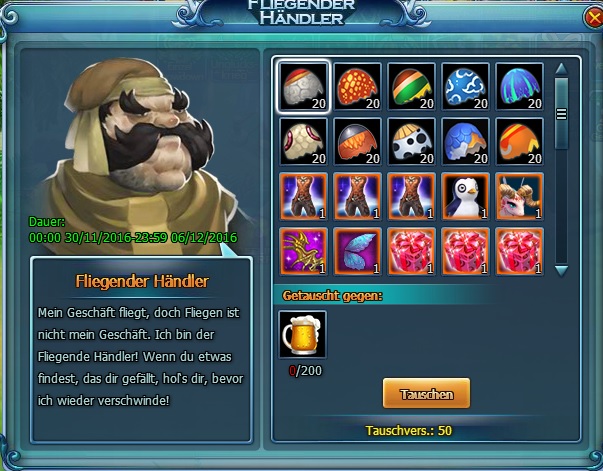The image size is (603, 471).
Task: Select the white egg with black spots
Action: click(410, 142)
